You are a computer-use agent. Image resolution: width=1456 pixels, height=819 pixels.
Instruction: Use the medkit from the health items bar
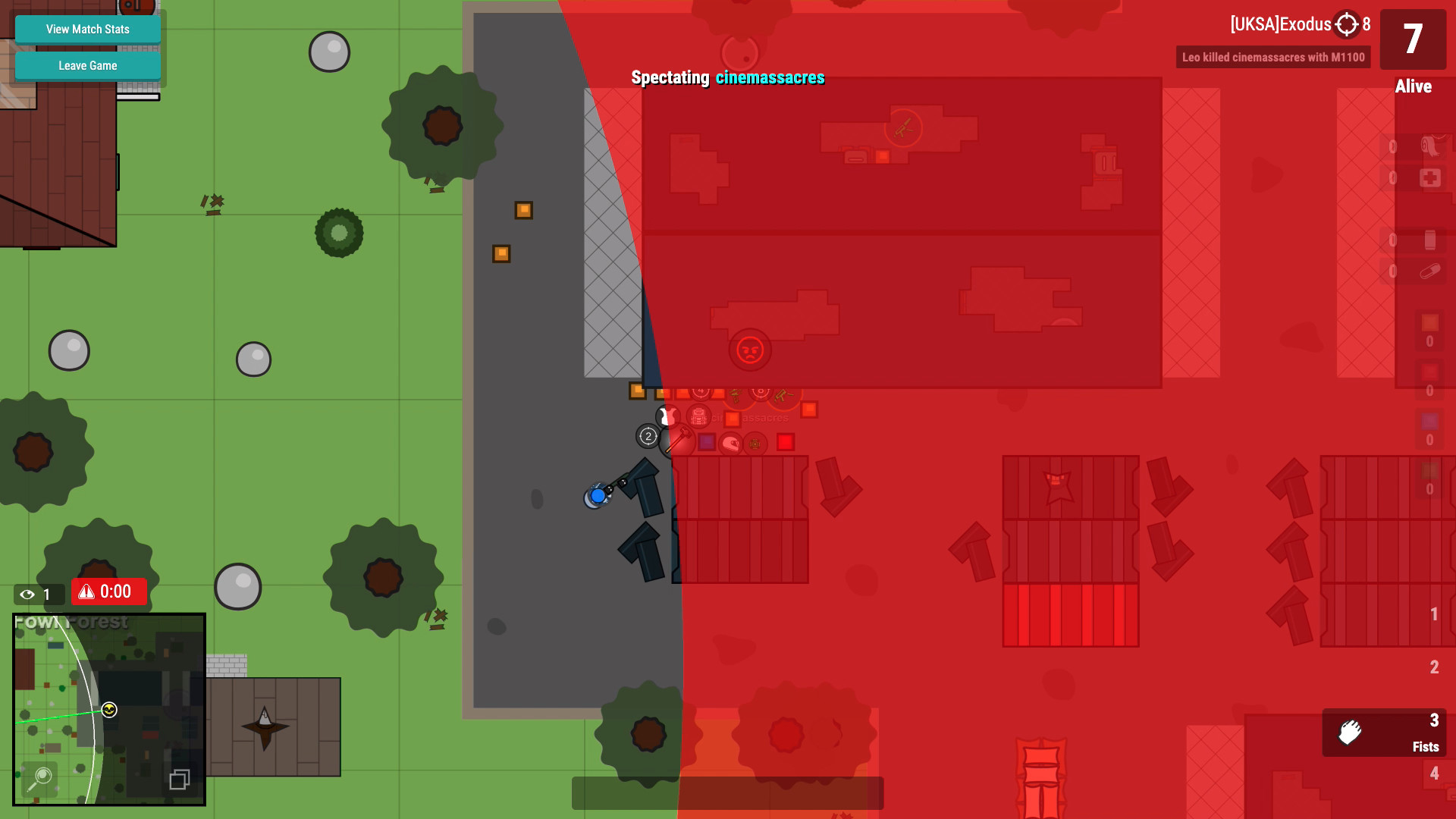click(1432, 177)
